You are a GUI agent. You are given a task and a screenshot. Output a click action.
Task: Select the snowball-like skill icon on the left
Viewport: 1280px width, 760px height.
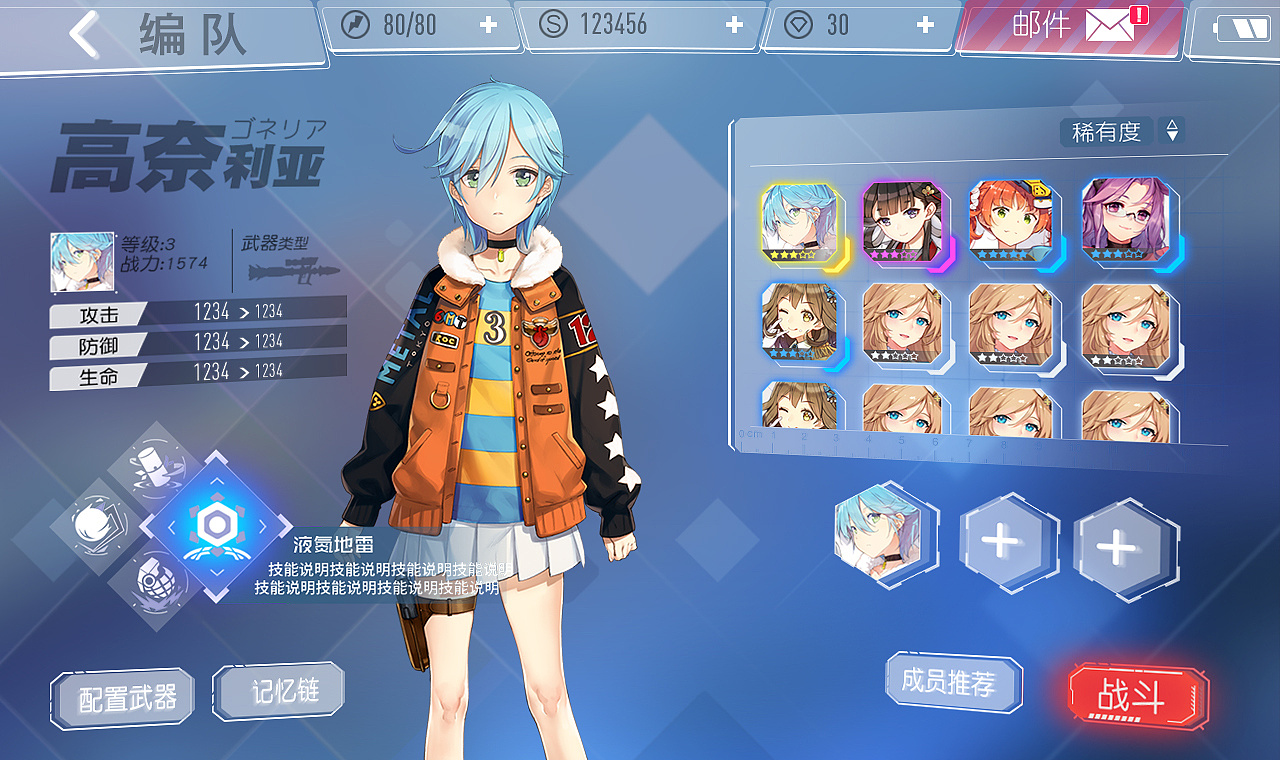(x=97, y=523)
